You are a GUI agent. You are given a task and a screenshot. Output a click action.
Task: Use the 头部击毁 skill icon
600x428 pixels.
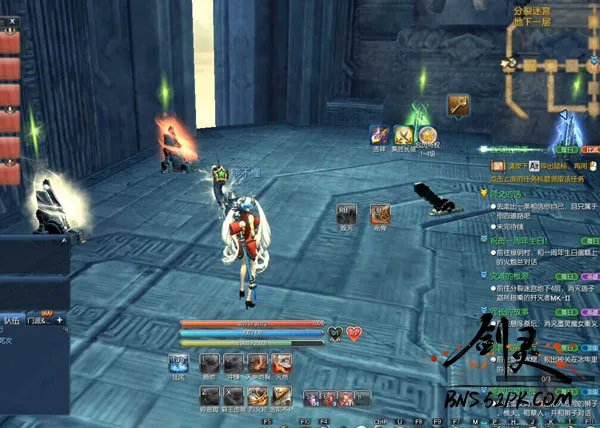coord(259,364)
